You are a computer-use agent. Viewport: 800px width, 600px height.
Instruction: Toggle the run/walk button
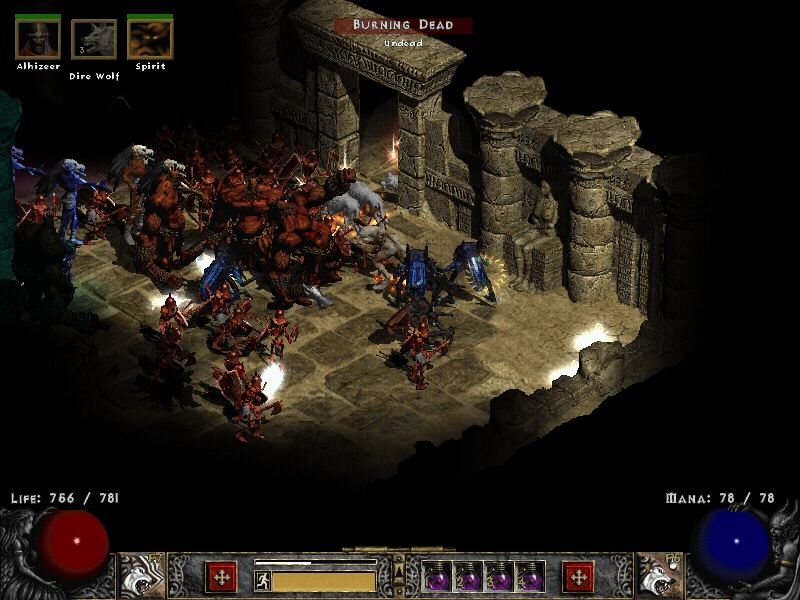262,580
